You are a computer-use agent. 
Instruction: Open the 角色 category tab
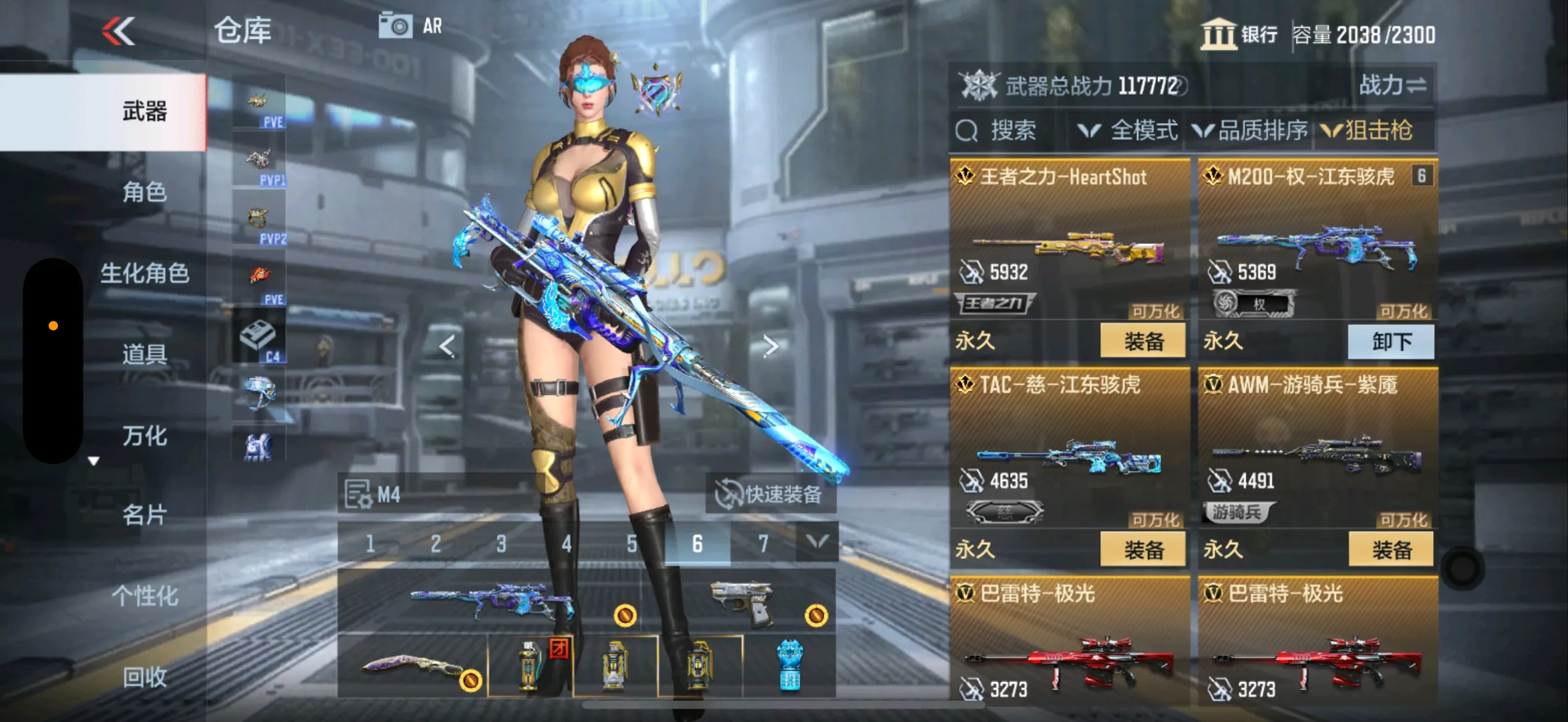click(x=144, y=193)
